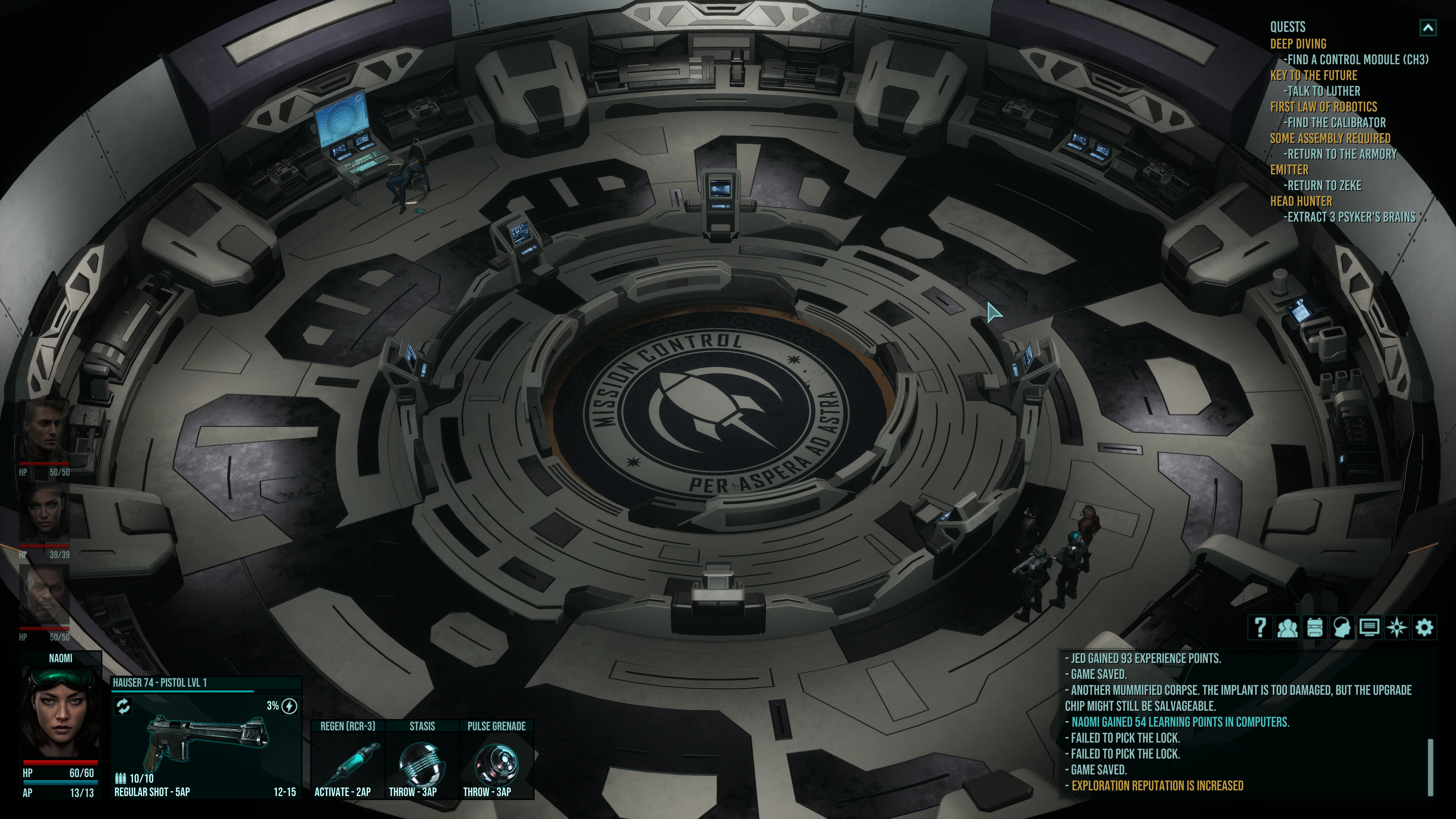Viewport: 1456px width, 819px height.
Task: Select the Stasis grenade slot
Action: pos(422,760)
